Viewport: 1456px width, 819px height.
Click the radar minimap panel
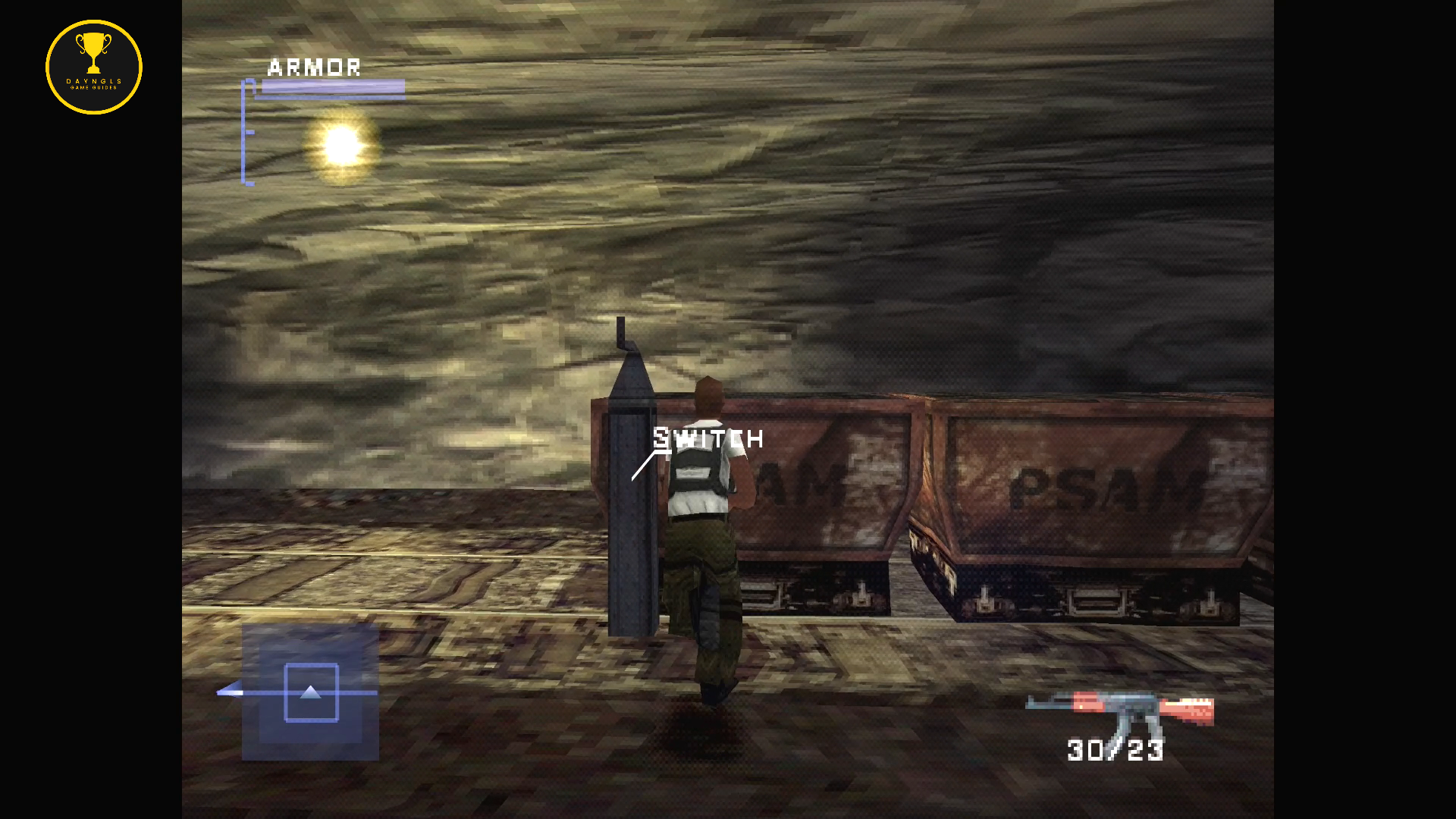(x=310, y=692)
